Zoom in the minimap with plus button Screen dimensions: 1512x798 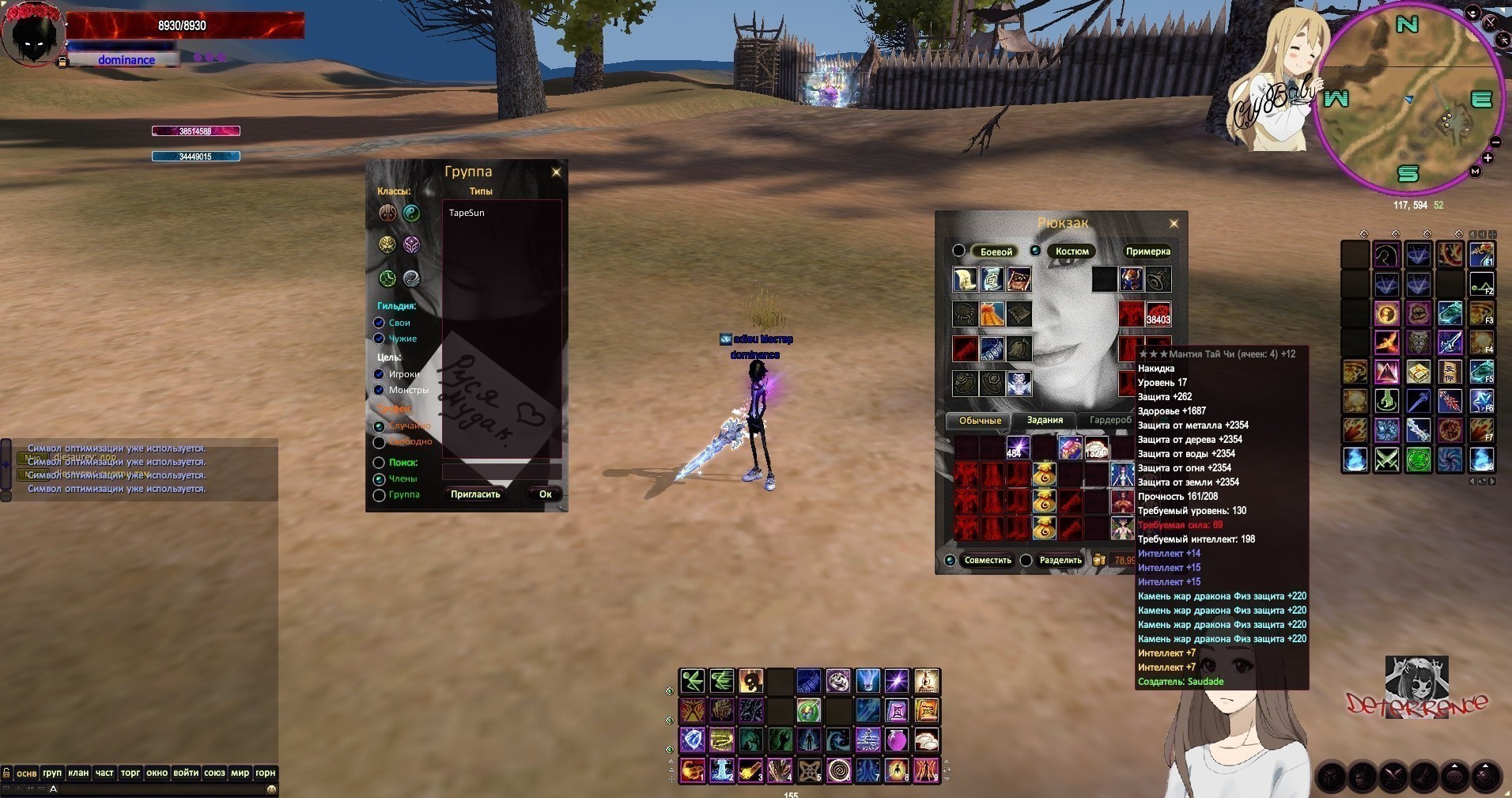1487,158
